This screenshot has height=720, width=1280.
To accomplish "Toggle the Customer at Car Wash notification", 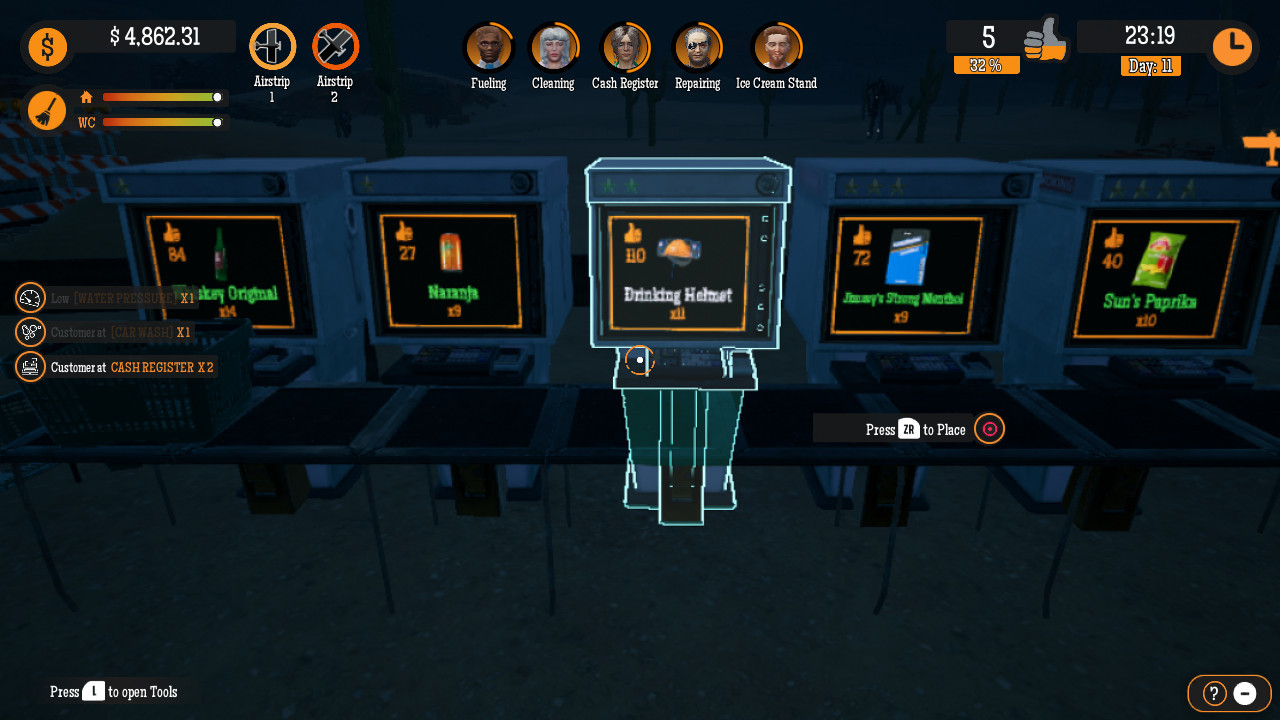I will [30, 331].
